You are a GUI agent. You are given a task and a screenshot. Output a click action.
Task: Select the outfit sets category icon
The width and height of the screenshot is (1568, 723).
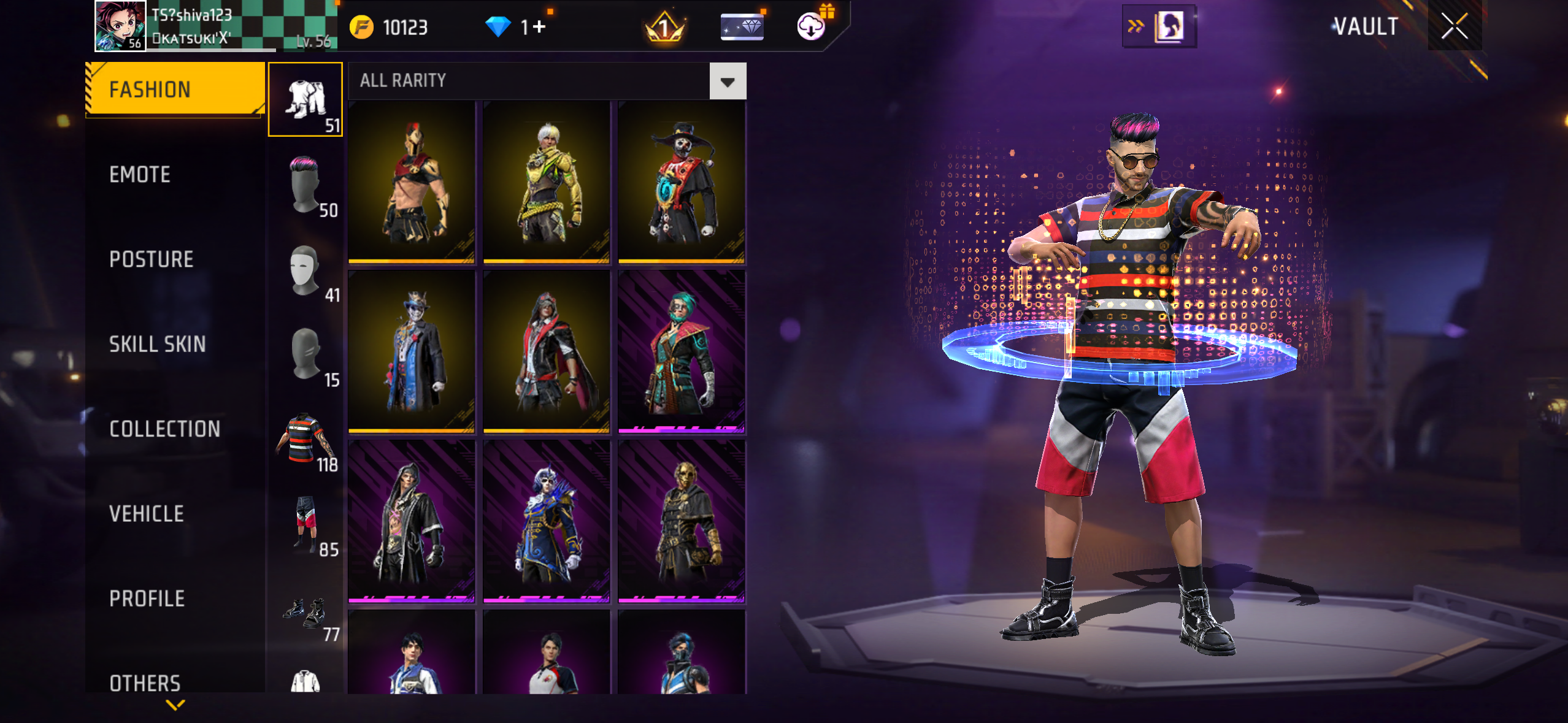click(306, 99)
